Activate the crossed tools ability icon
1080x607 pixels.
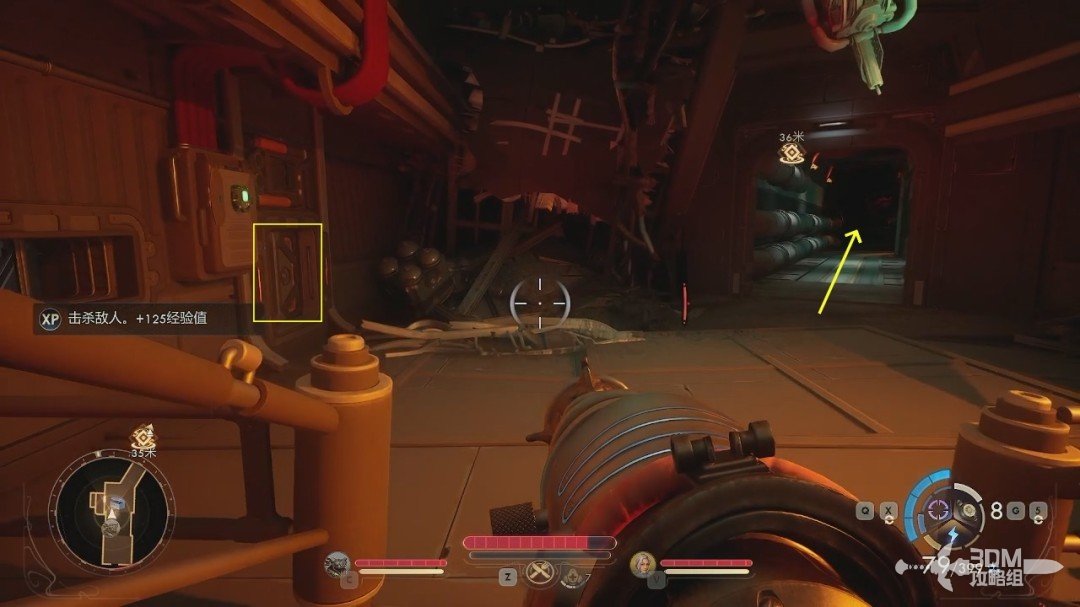click(540, 574)
